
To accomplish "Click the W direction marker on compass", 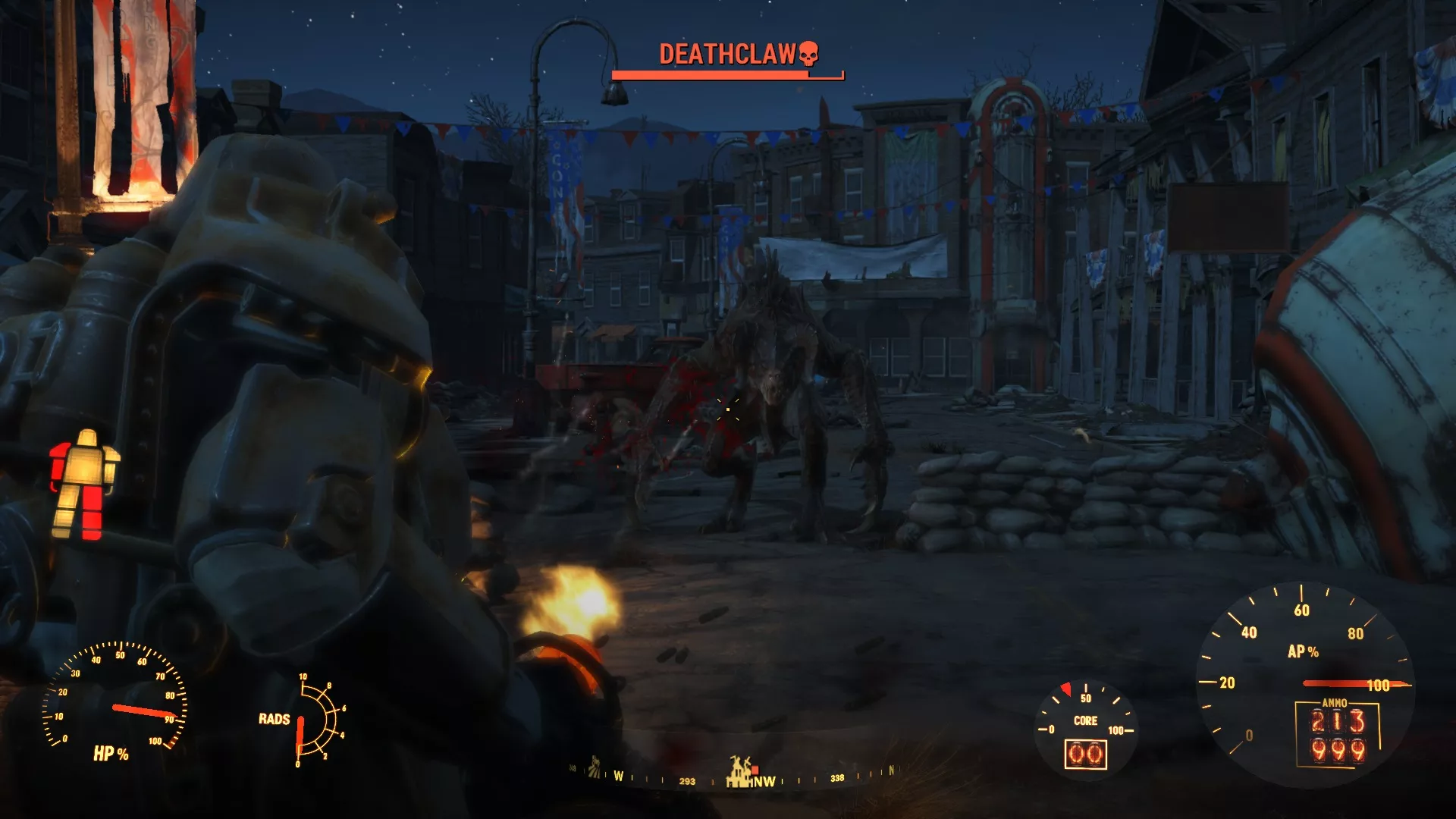I will tap(620, 777).
